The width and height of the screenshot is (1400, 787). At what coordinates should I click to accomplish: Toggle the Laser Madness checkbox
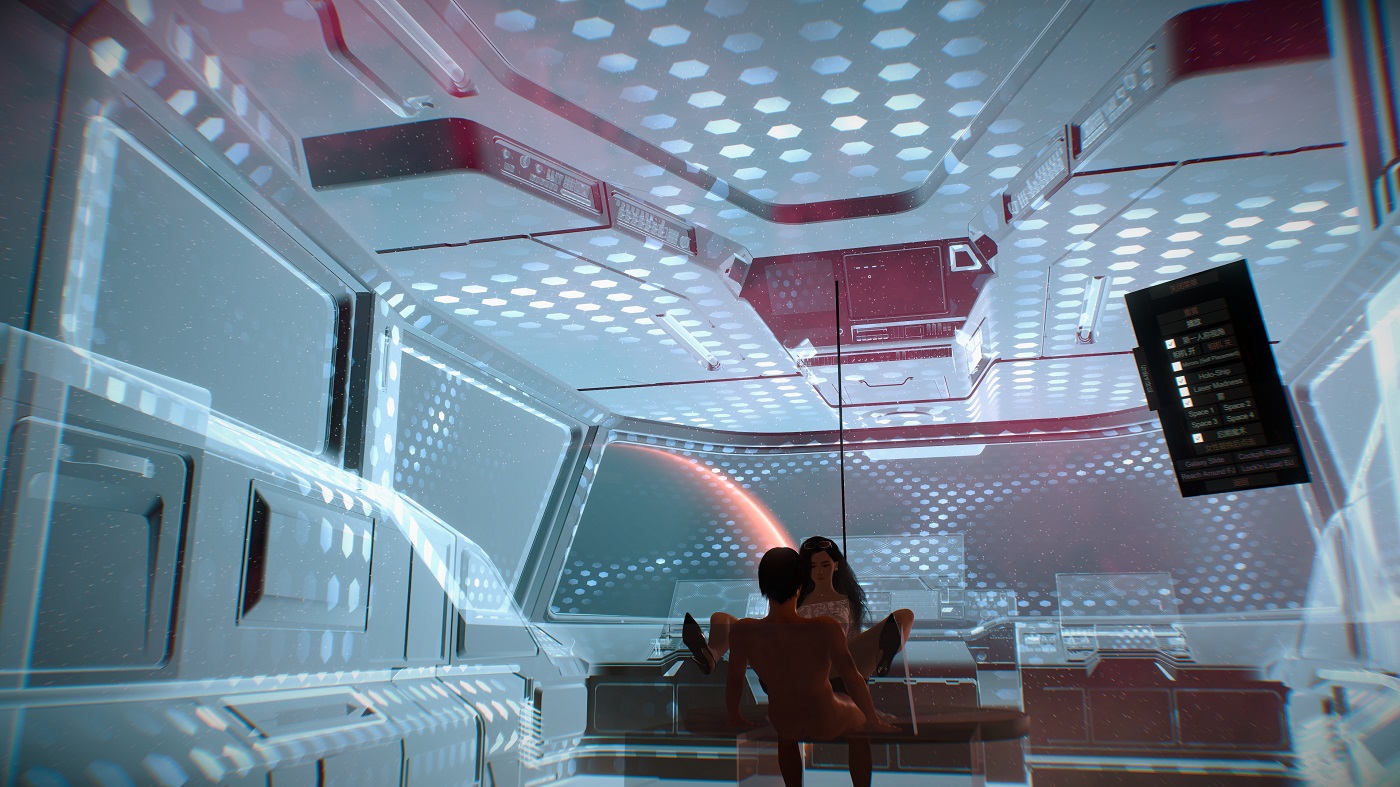tap(1184, 391)
